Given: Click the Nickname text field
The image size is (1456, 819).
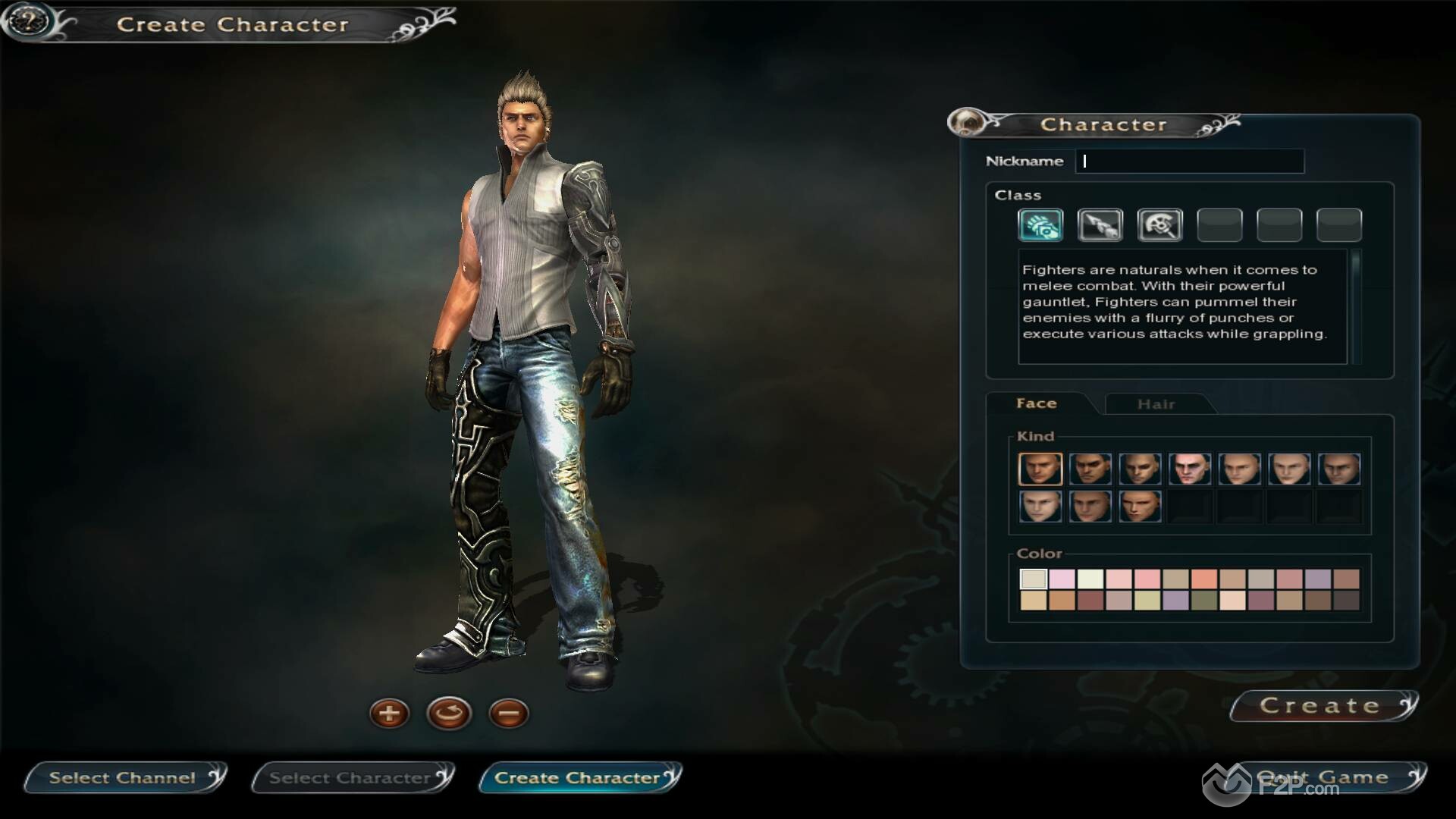Looking at the screenshot, I should [1189, 161].
